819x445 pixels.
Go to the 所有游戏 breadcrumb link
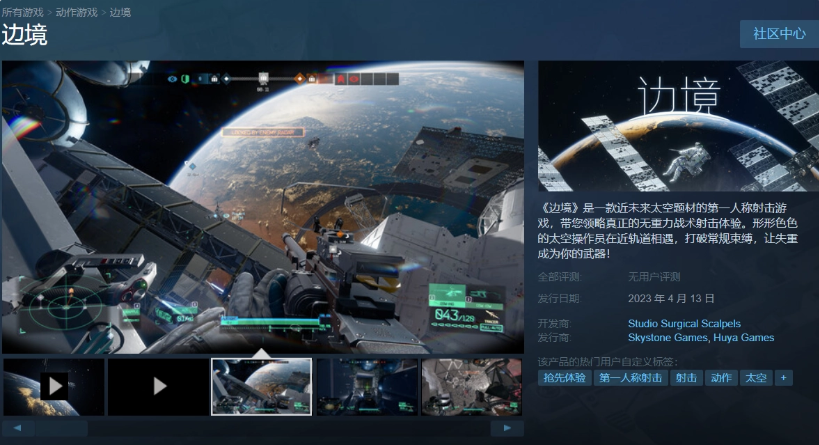(23, 12)
